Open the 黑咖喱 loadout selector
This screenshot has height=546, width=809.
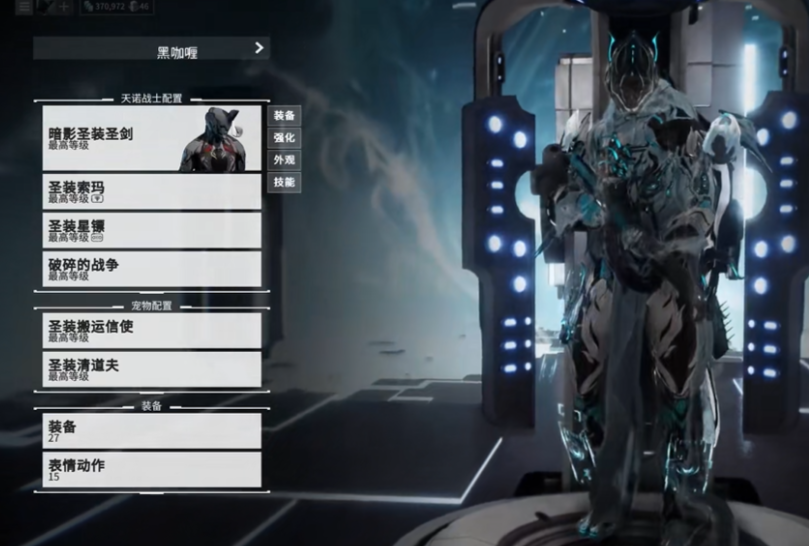click(151, 48)
